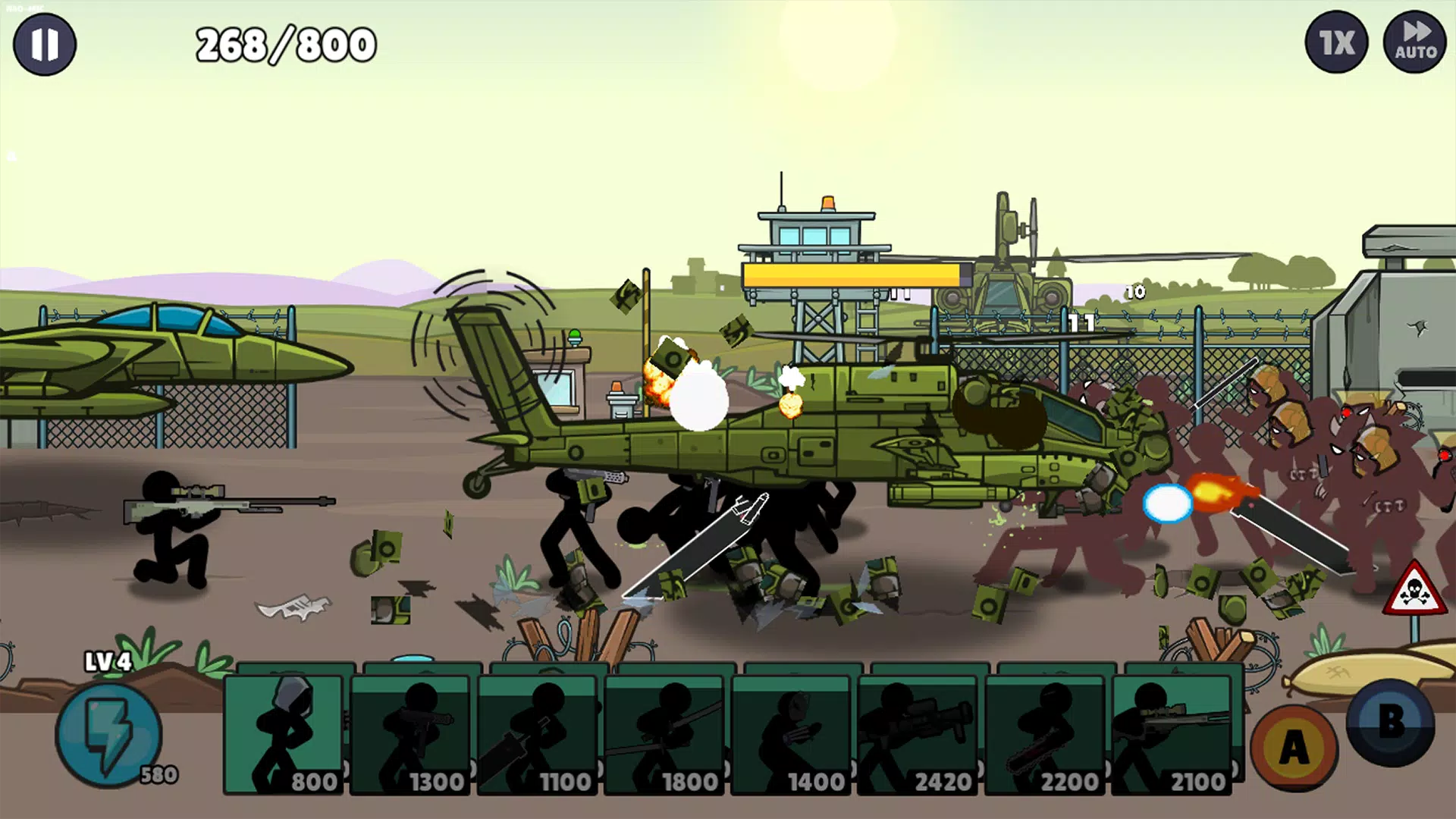
Task: Tap the 268/800 progress counter
Action: pos(284,43)
